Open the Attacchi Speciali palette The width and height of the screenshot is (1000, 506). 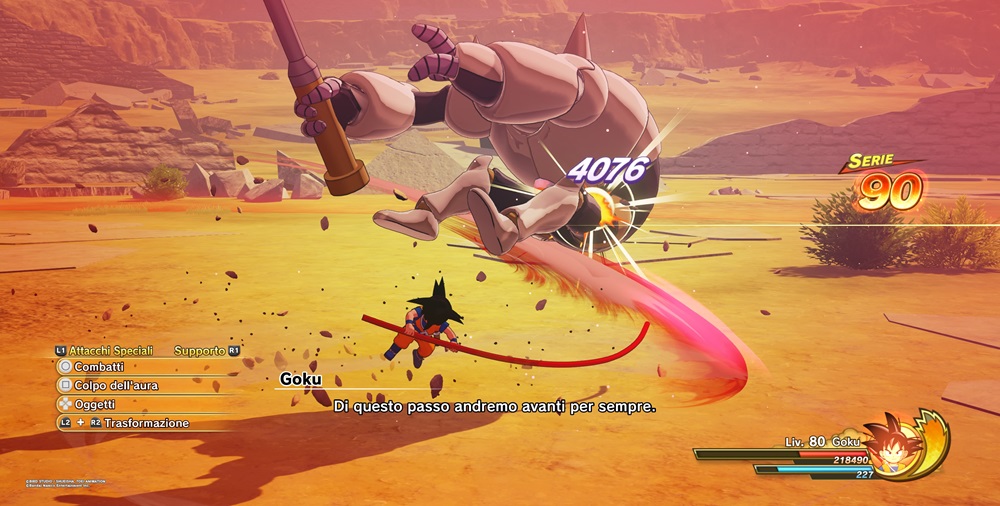(110, 351)
